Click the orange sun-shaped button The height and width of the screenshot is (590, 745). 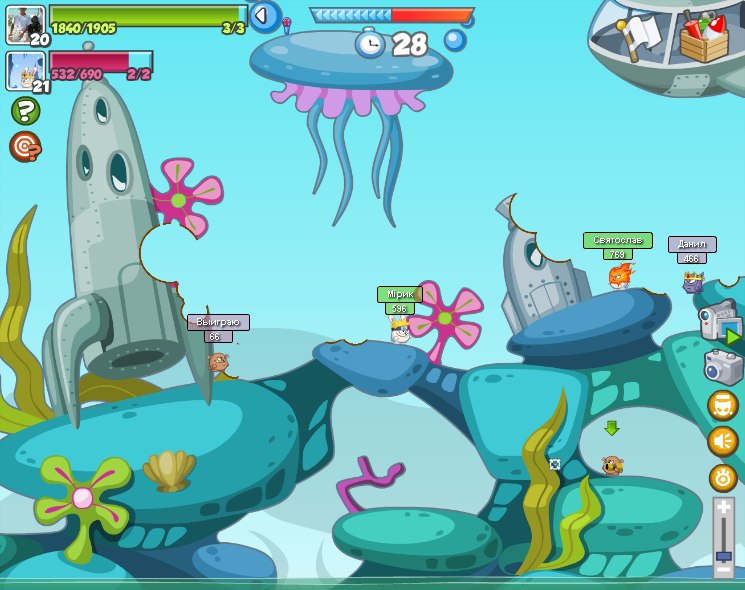pos(723,477)
